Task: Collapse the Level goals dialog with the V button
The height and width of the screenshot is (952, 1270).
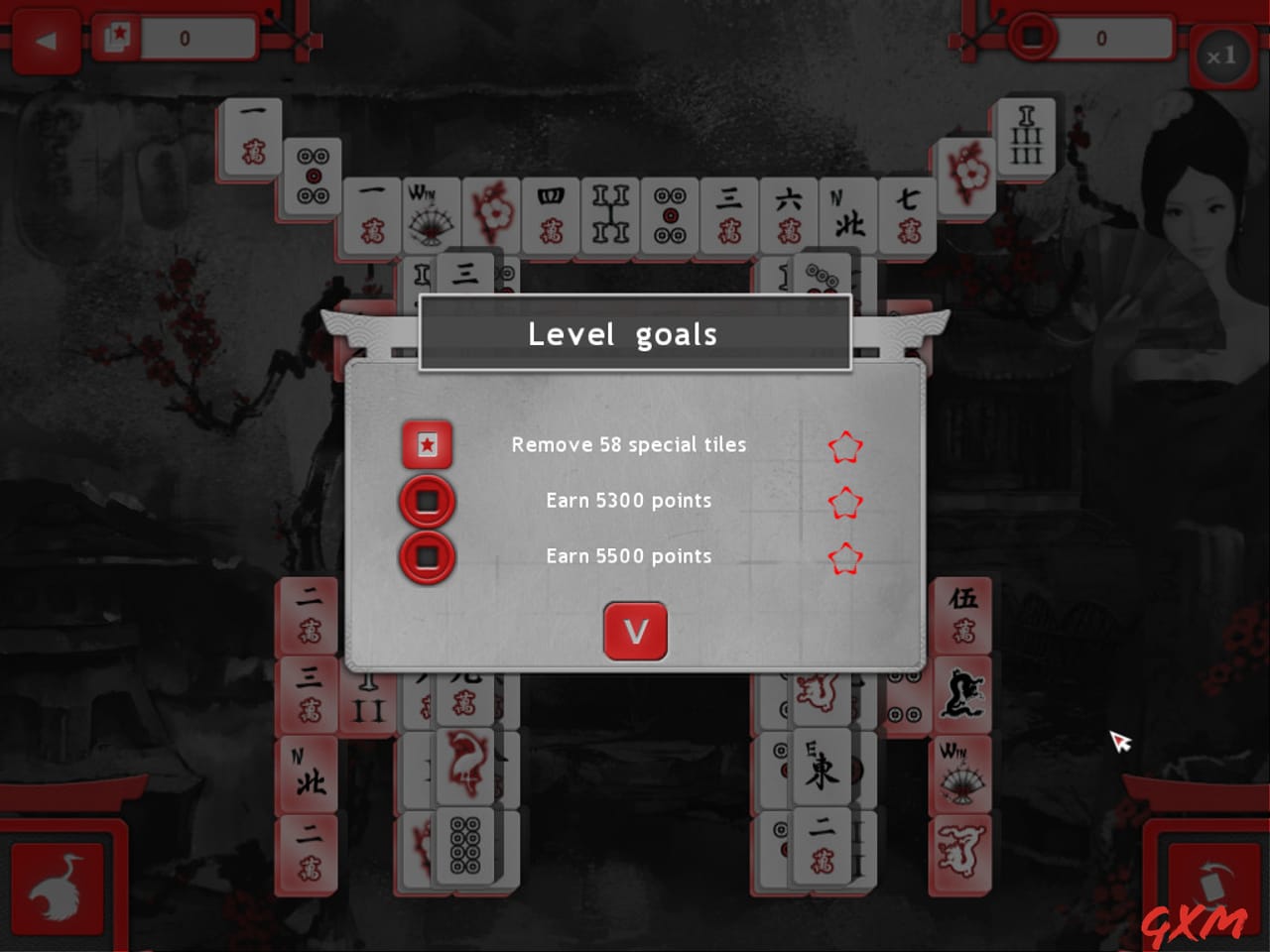Action: 636,632
